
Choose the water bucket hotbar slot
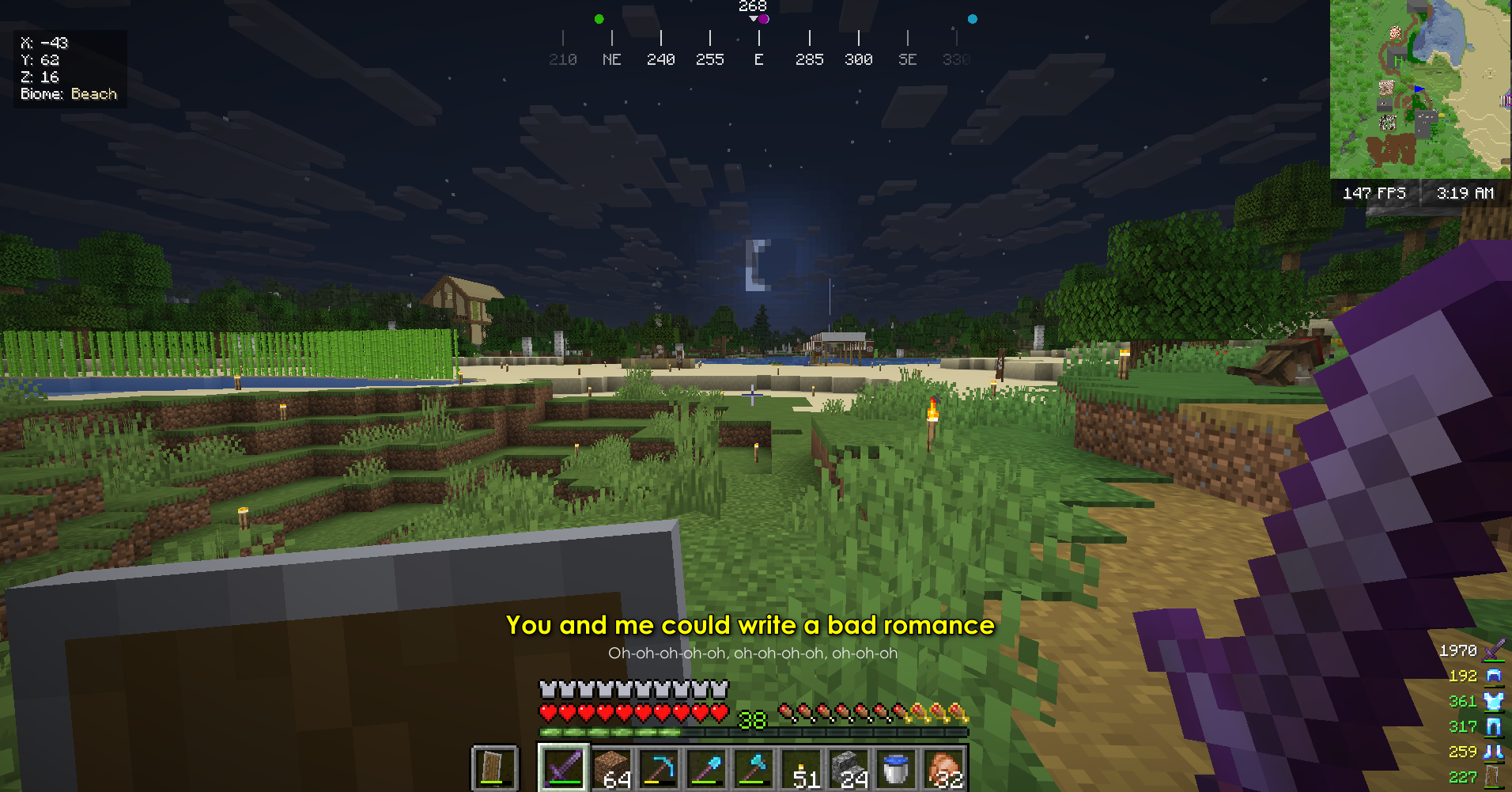896,767
